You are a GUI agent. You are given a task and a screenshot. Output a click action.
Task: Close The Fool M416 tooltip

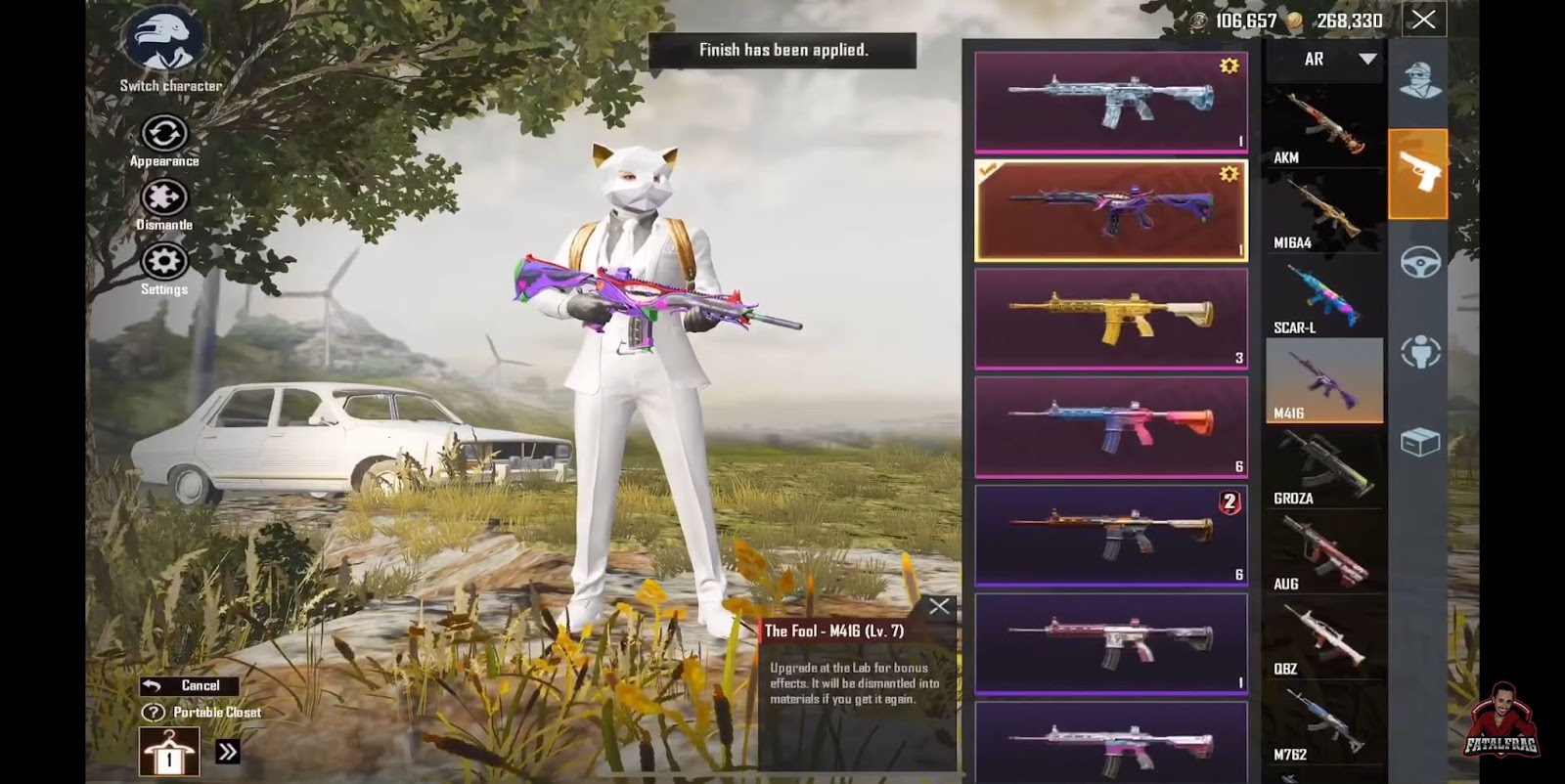(938, 607)
